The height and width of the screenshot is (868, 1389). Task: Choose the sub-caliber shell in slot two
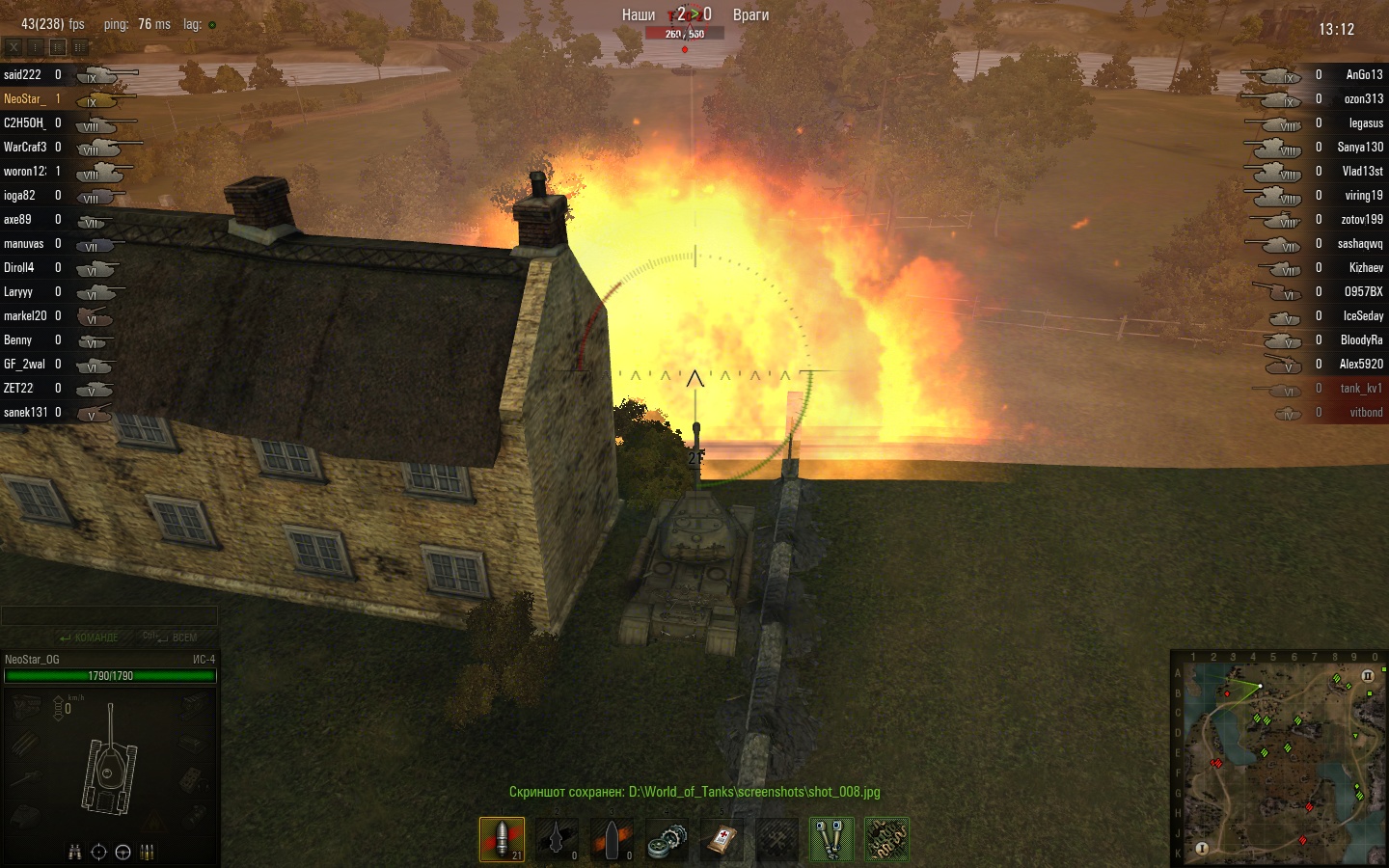pyautogui.click(x=557, y=838)
